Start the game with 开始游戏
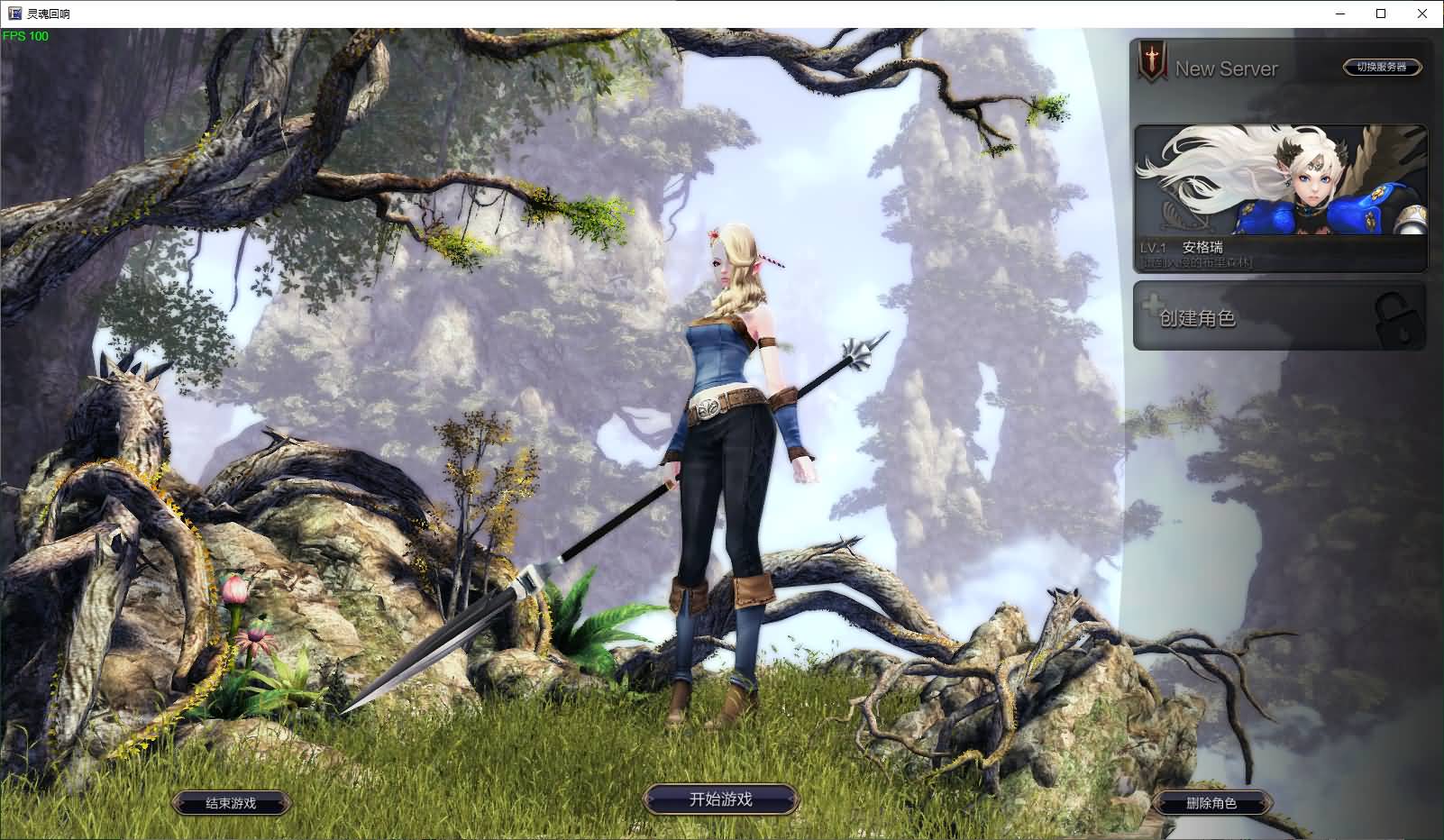 [x=720, y=799]
